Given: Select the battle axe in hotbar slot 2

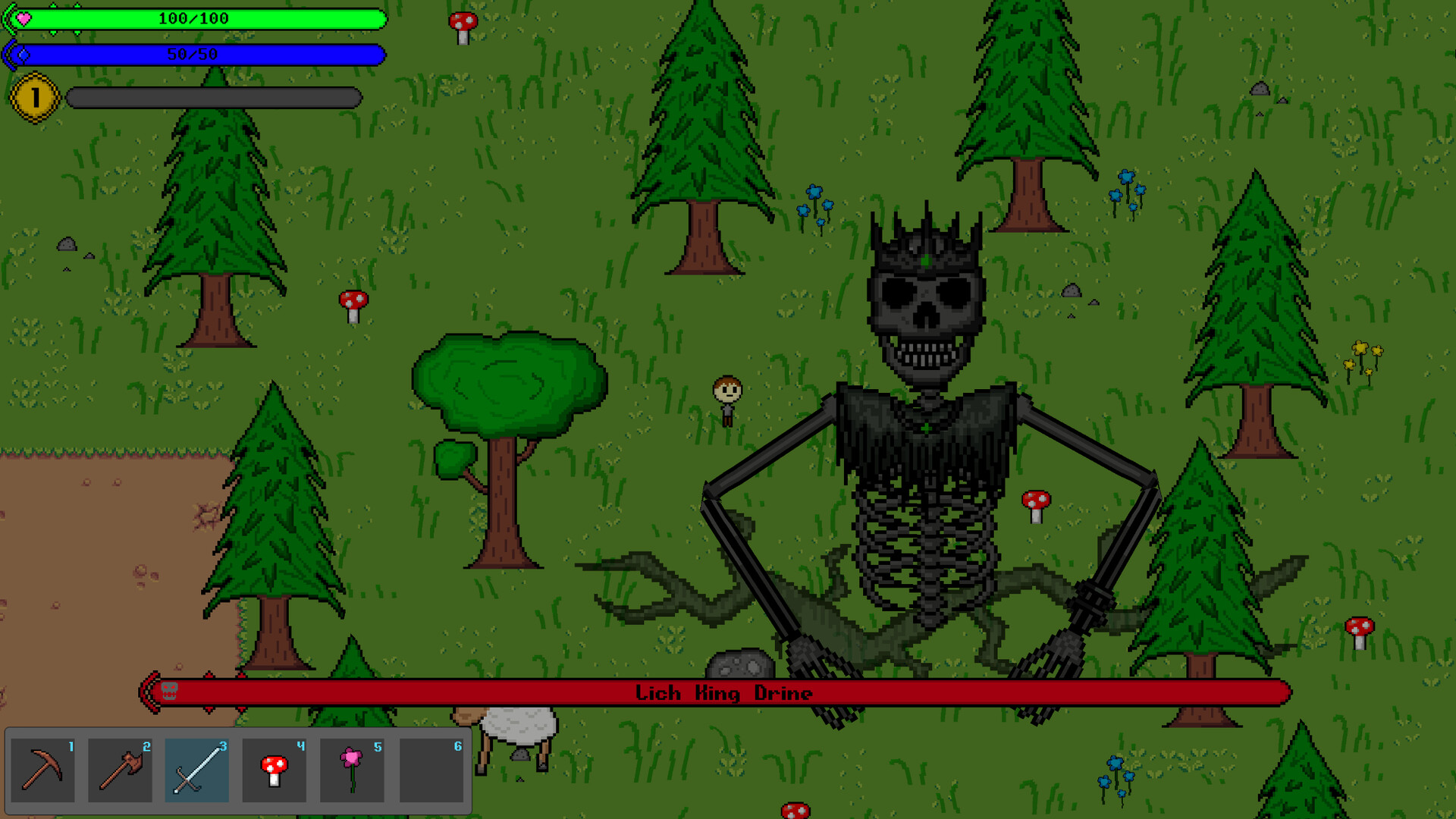Looking at the screenshot, I should [121, 770].
